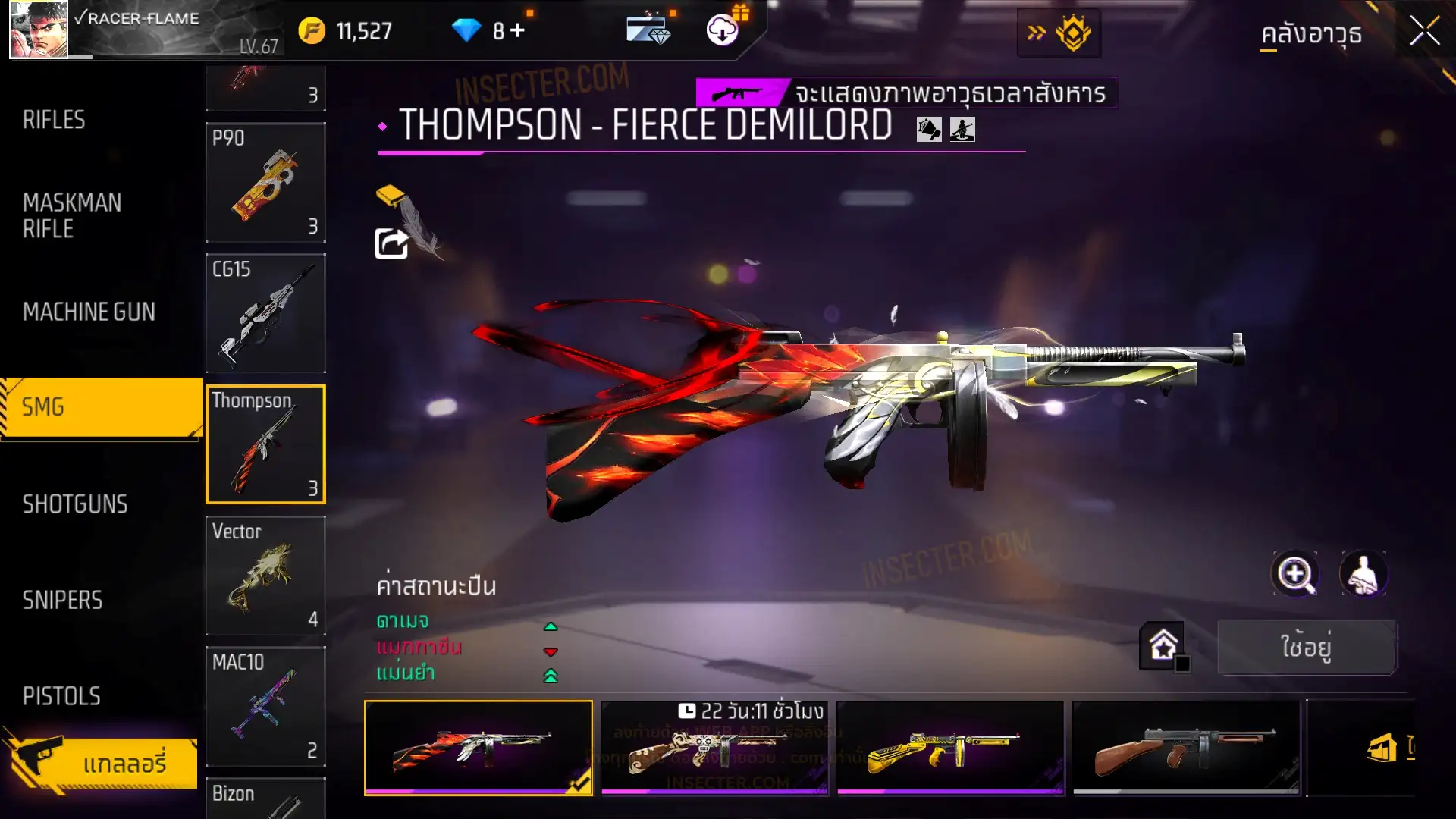
Task: Choose the yellow Thompson skin thumbnail
Action: 949,748
